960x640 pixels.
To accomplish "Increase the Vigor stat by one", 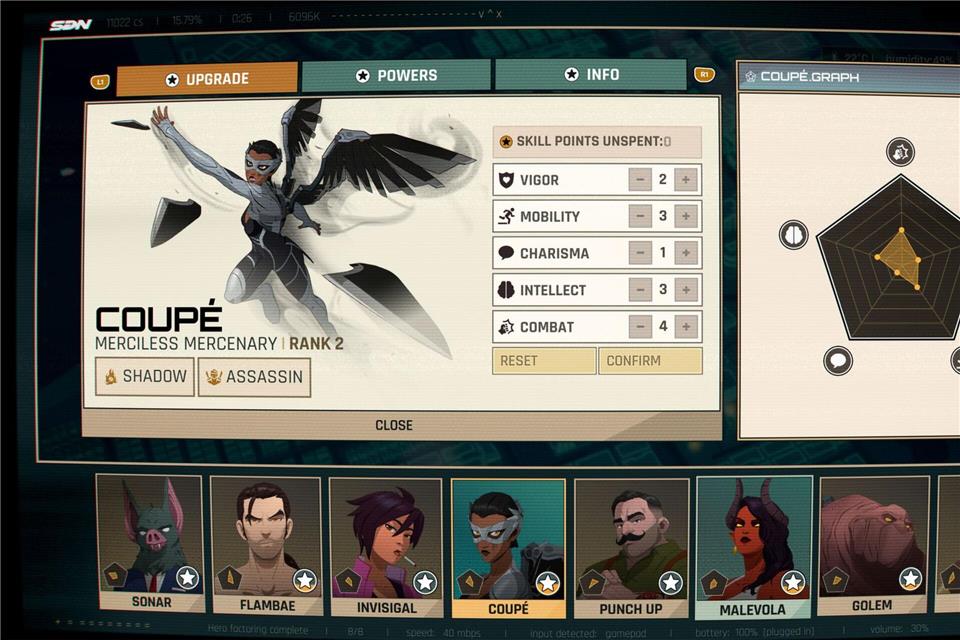I will (x=686, y=181).
